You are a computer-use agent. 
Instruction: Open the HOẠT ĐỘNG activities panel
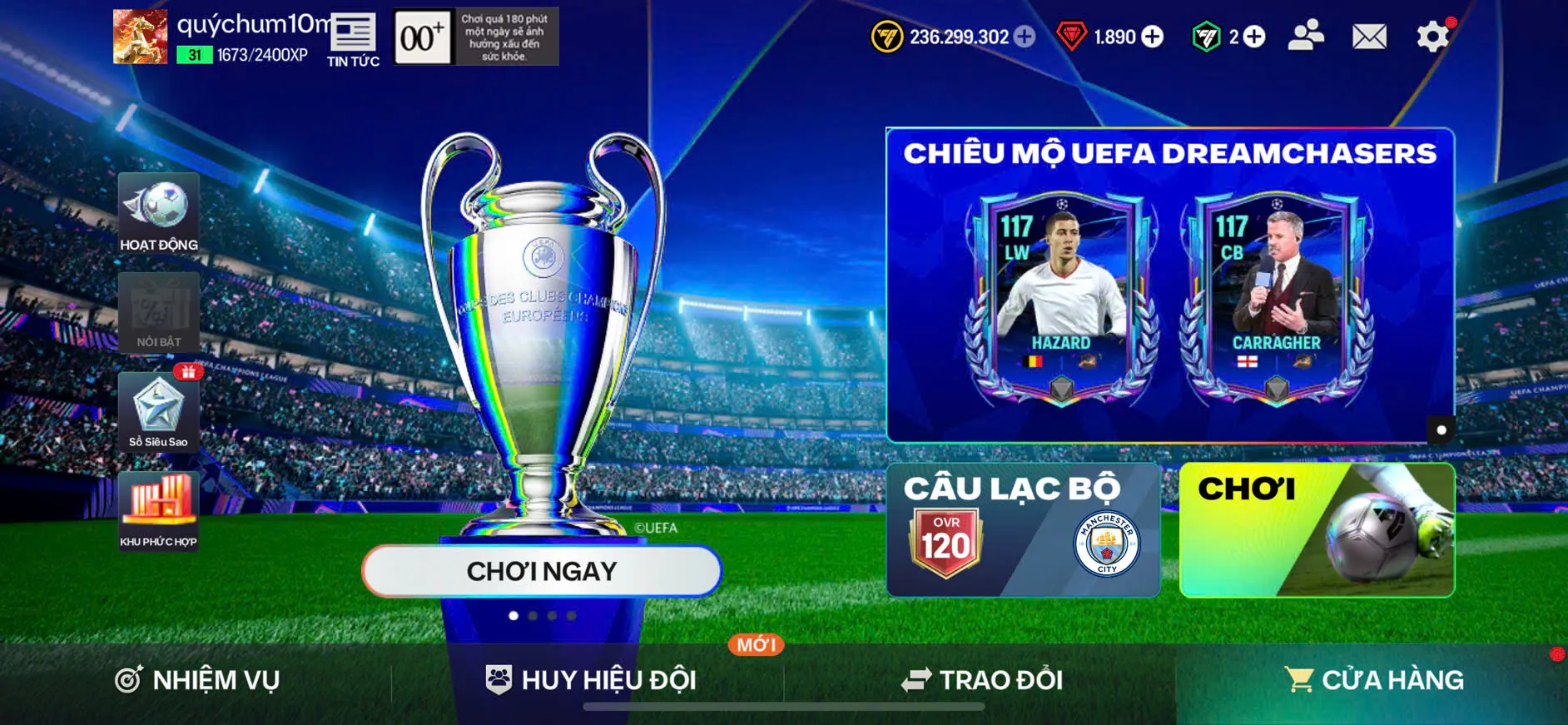158,212
